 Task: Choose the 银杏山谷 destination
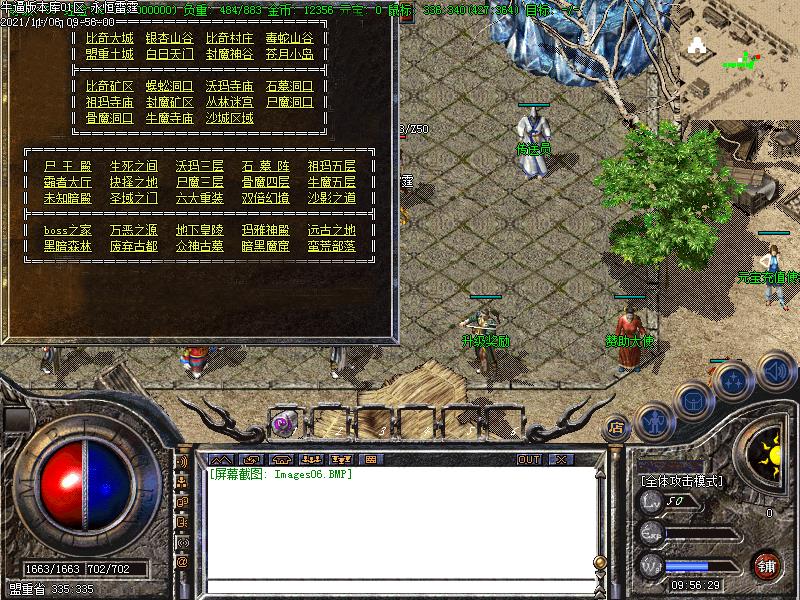pyautogui.click(x=169, y=39)
